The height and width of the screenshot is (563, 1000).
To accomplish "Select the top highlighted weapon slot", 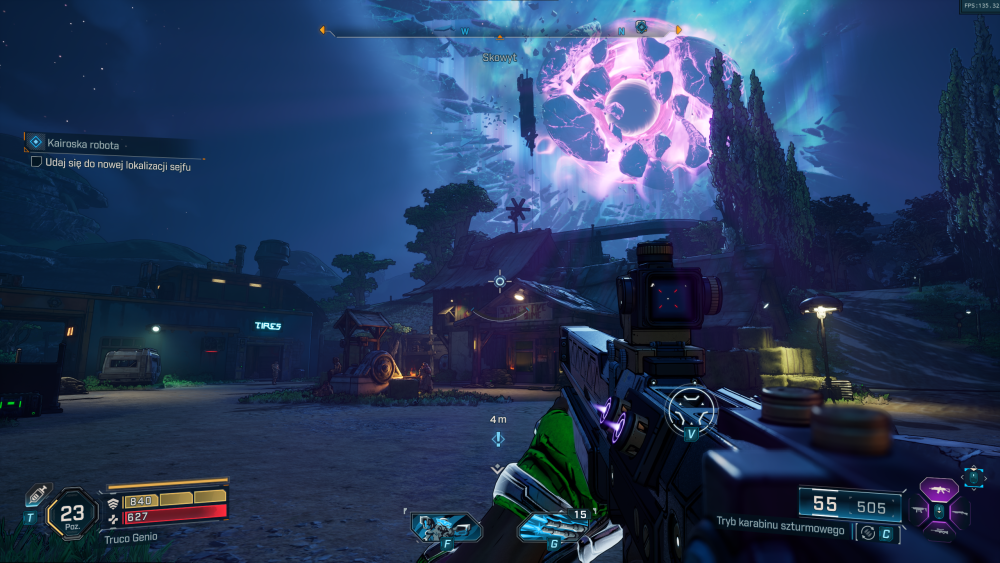I will (940, 491).
